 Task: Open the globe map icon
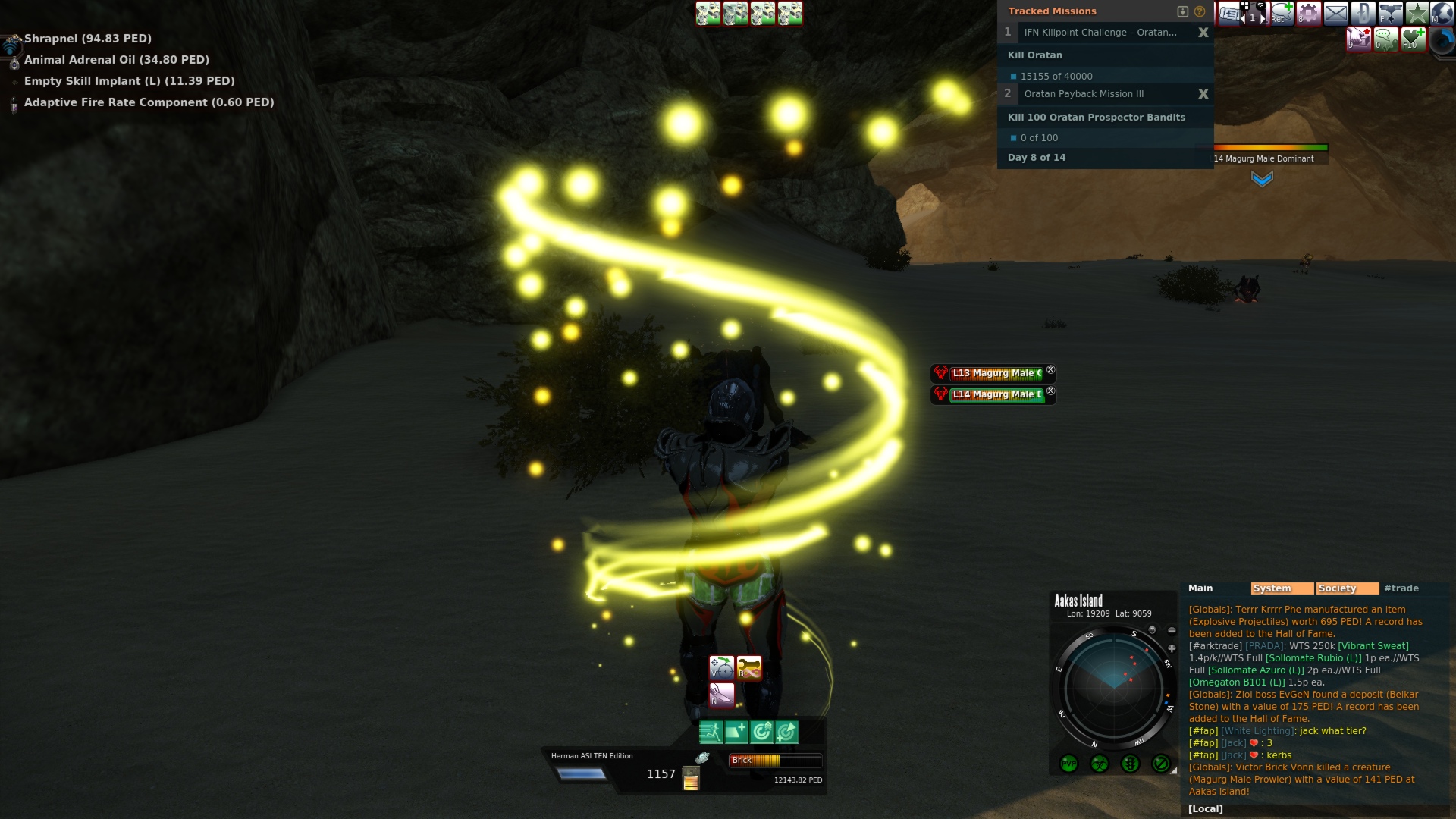pos(1442,13)
